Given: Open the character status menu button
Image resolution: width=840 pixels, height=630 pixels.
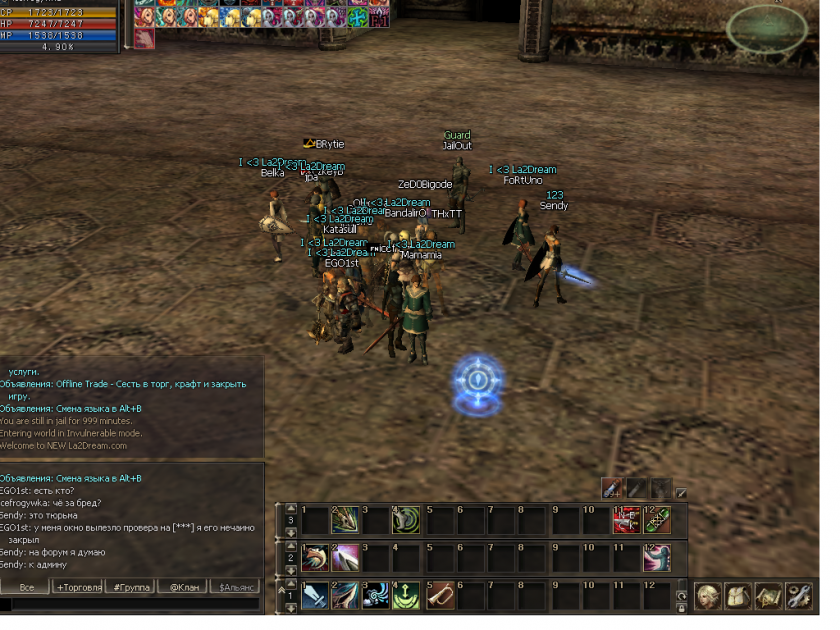Looking at the screenshot, I should [709, 595].
